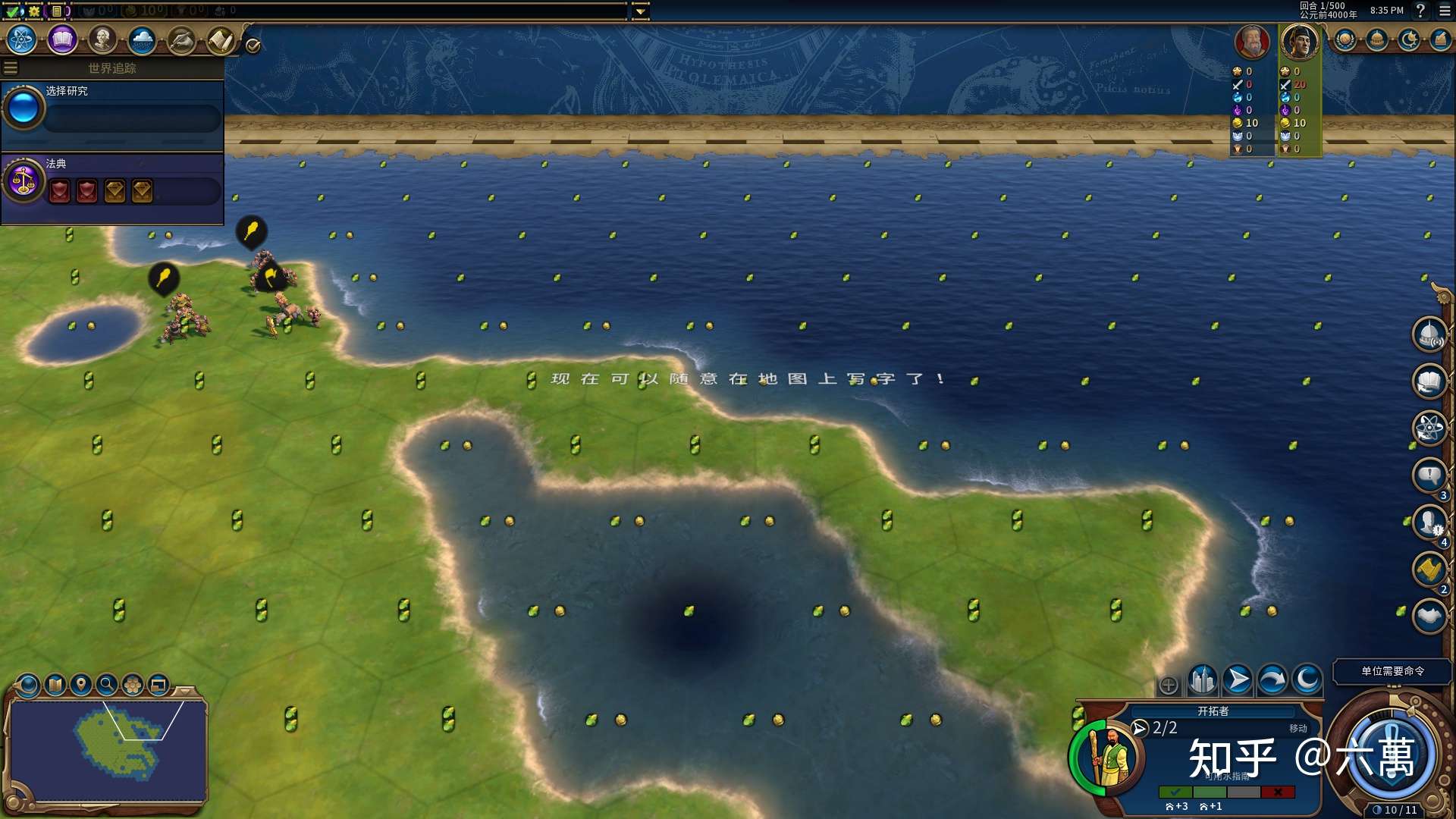Choose the move-to arrow unit action
Viewport: 1456px width, 819px height.
pyautogui.click(x=1238, y=680)
